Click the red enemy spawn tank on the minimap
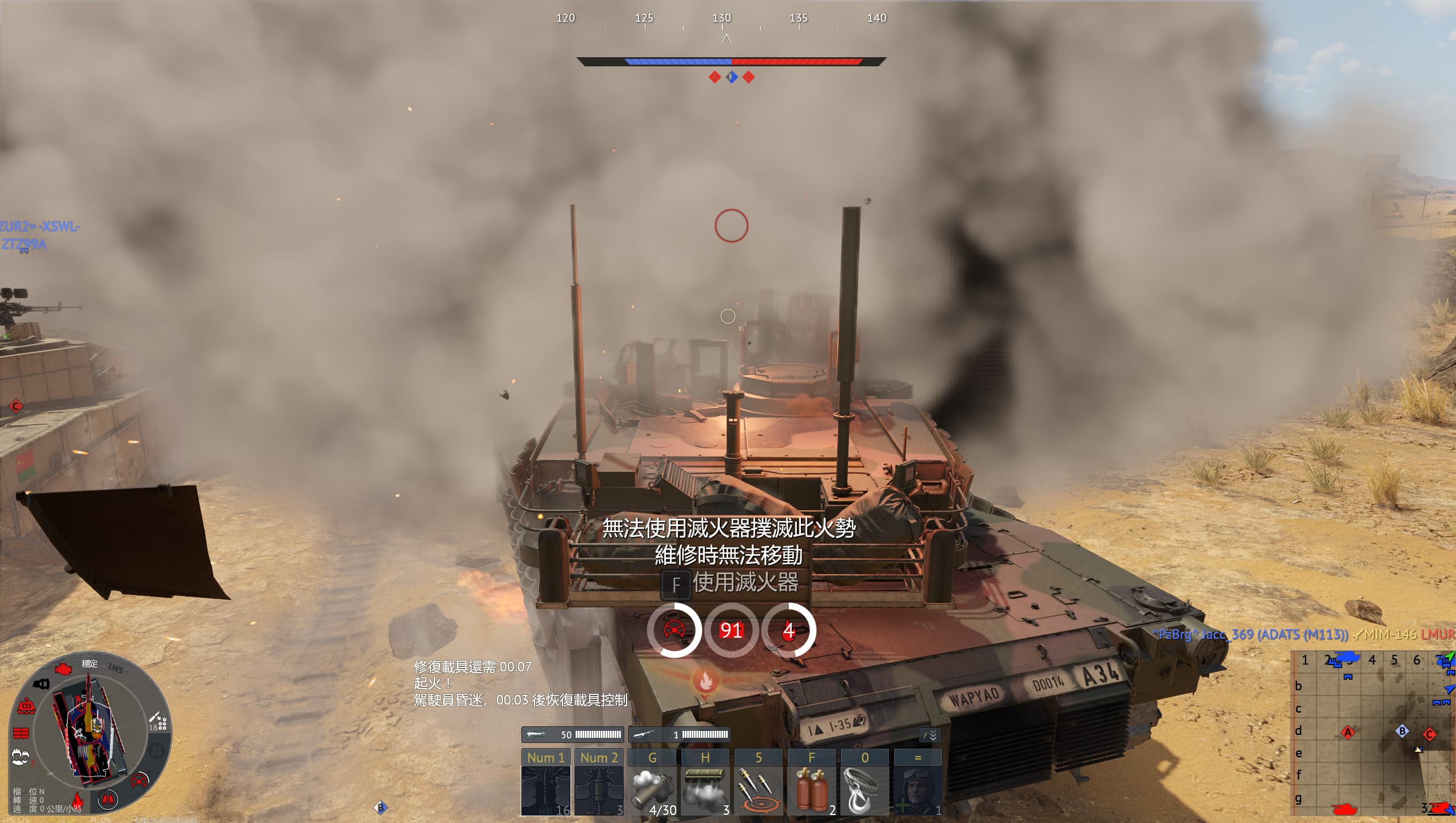 pos(1344,809)
